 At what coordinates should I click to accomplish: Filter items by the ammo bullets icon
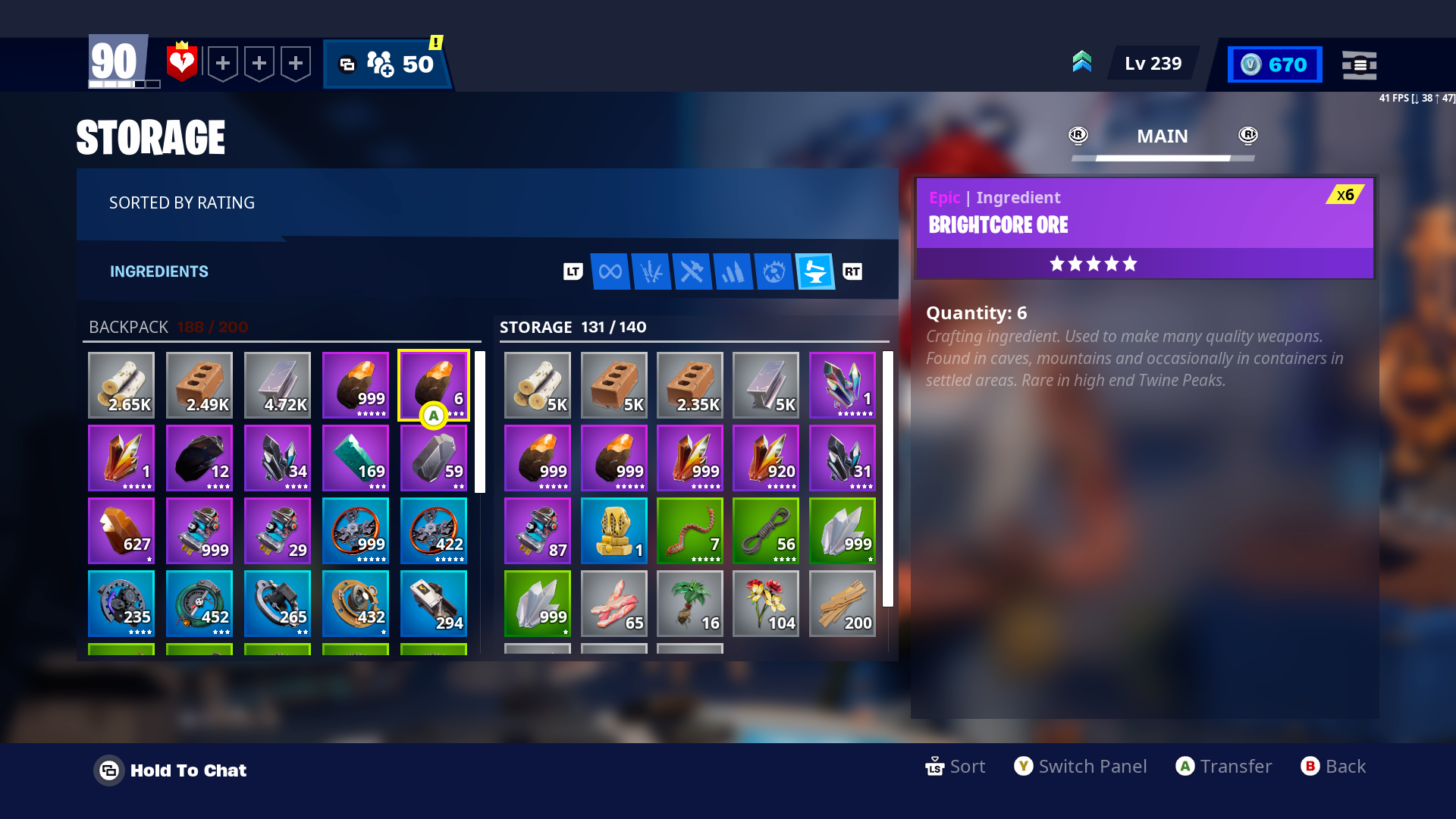coord(733,271)
